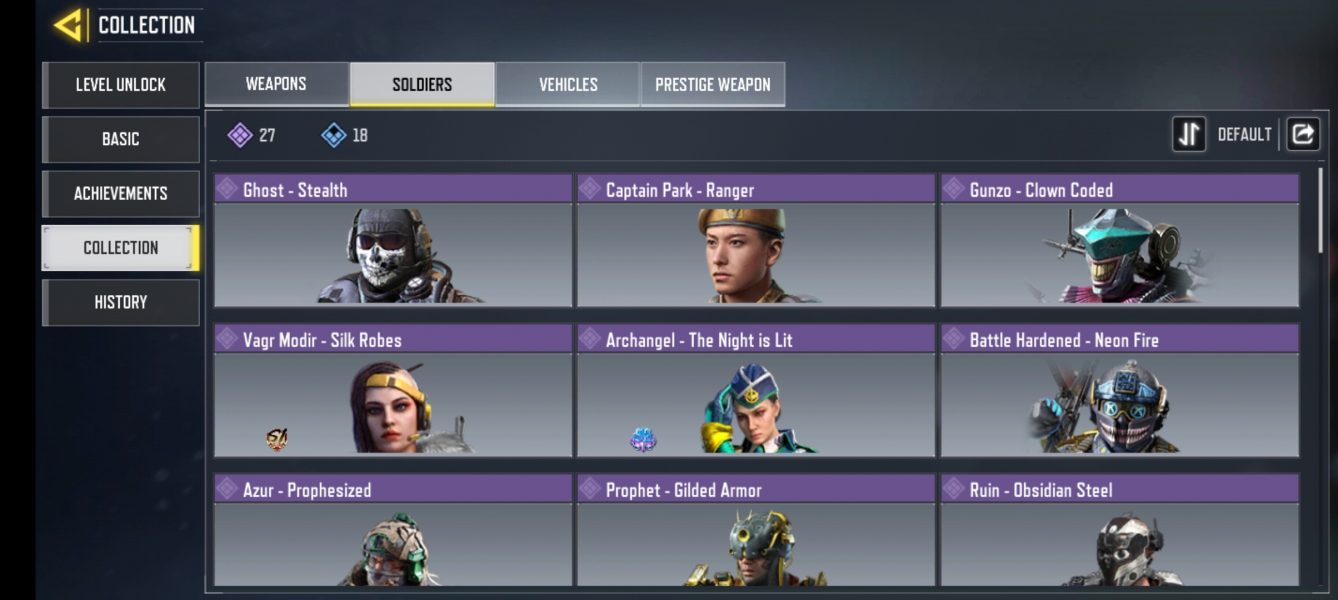Pick Archangel - The Night is Lit

[756, 391]
